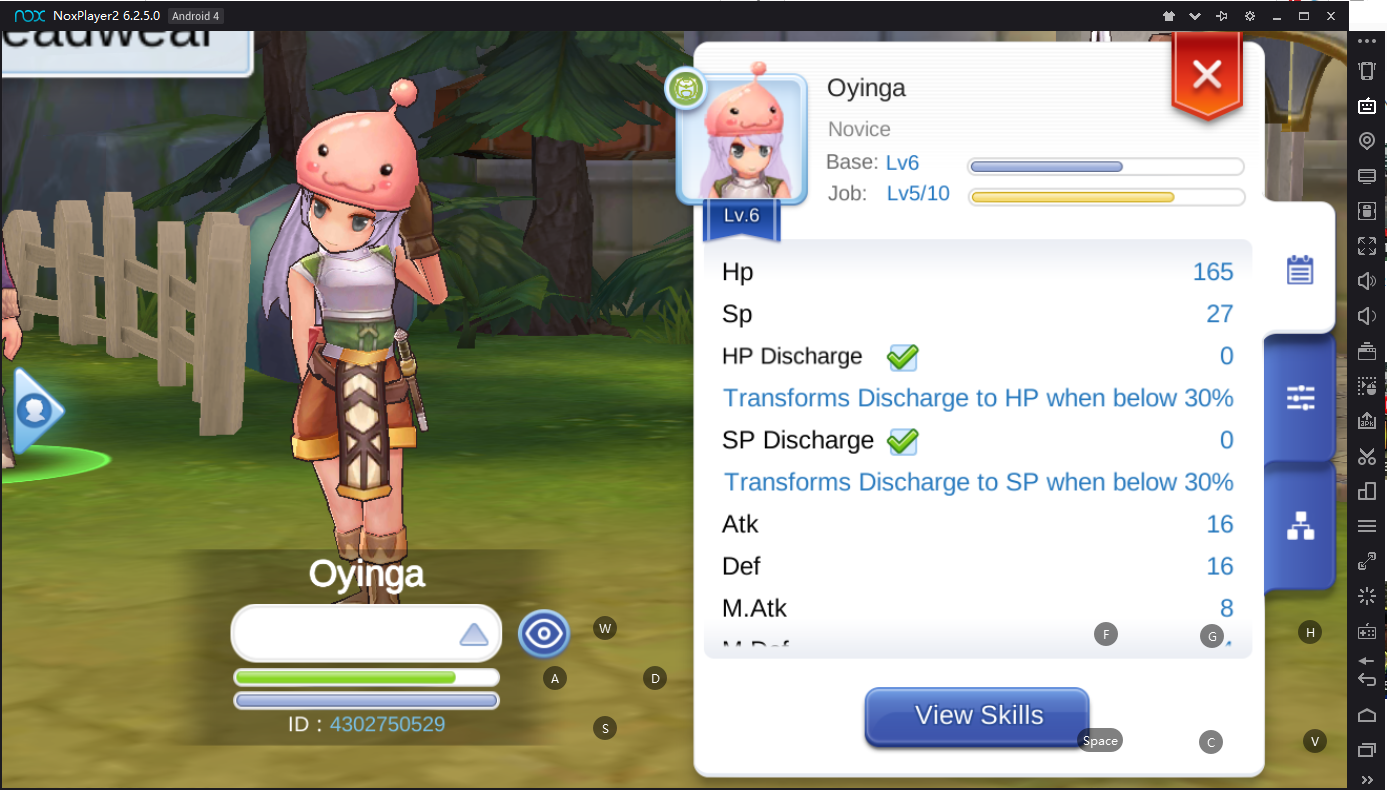Image resolution: width=1387 pixels, height=791 pixels.
Task: Open NoxPlayer settings gear
Action: (1249, 17)
